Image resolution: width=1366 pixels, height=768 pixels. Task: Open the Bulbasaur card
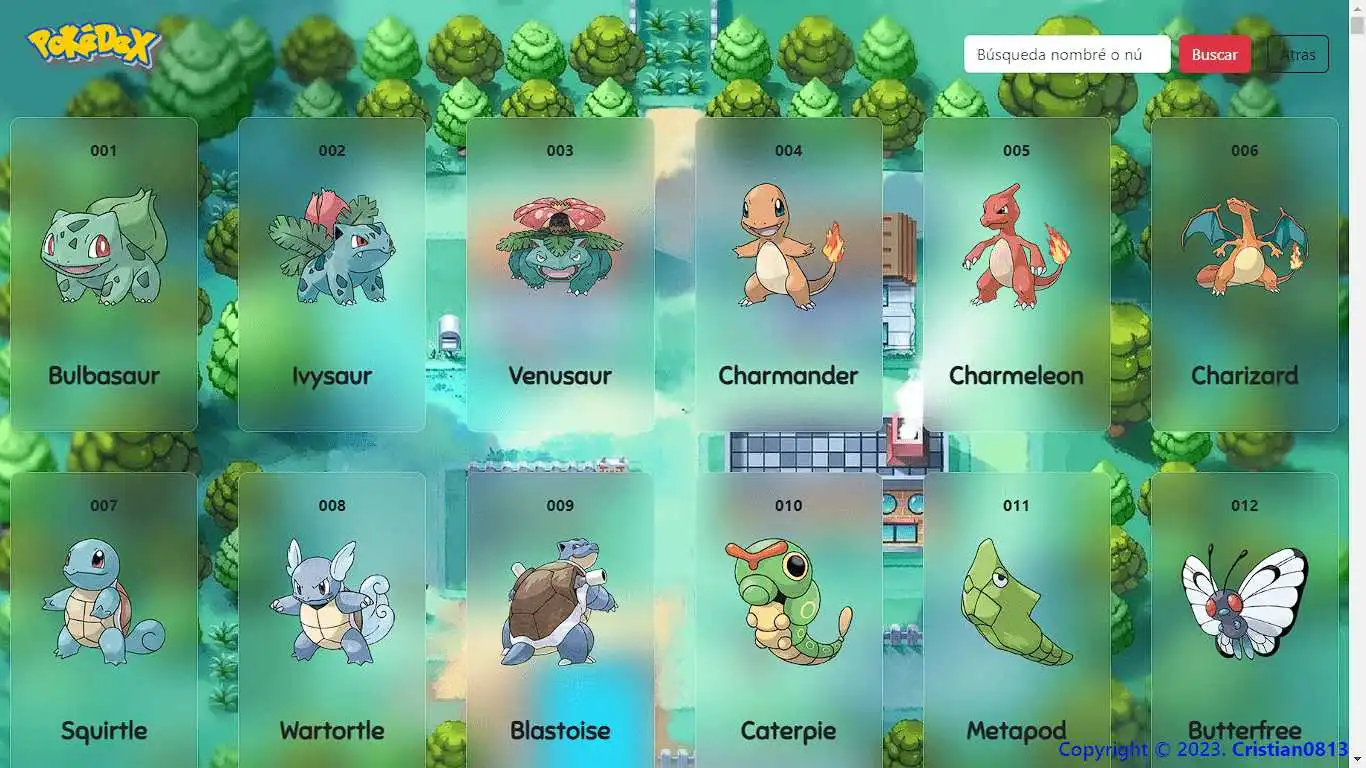[104, 273]
